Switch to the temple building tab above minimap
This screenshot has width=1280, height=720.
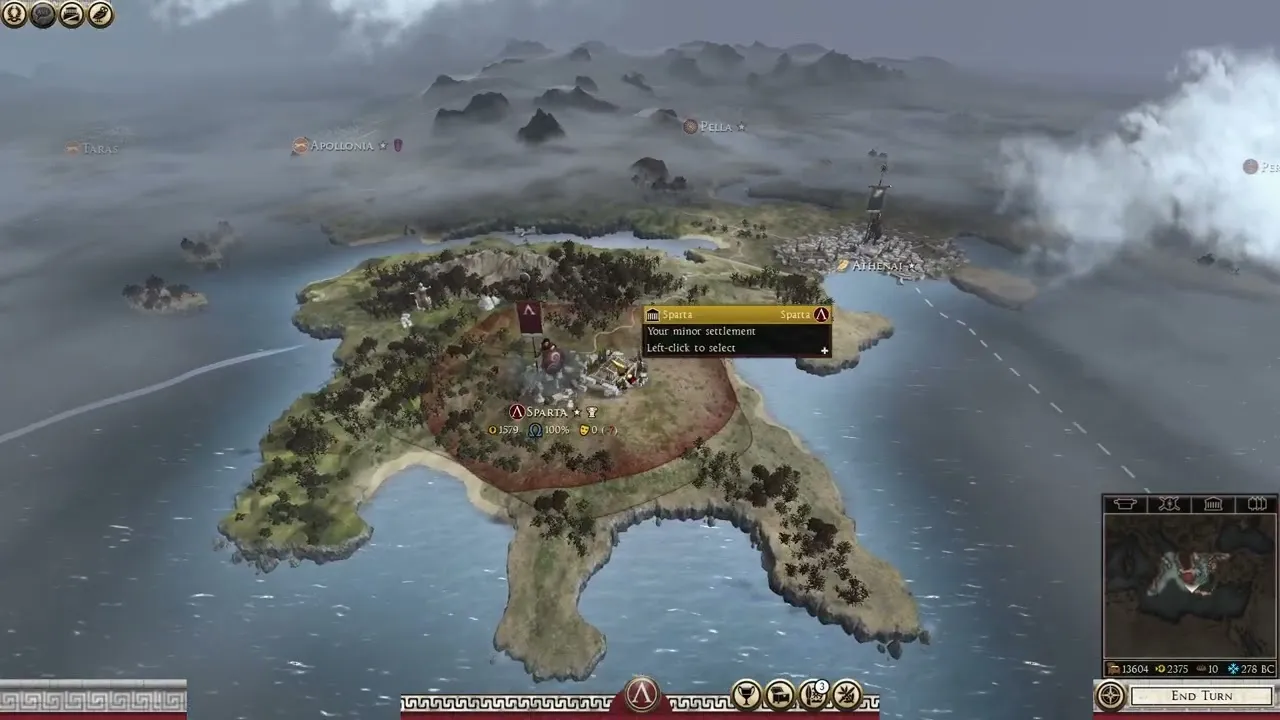1213,504
